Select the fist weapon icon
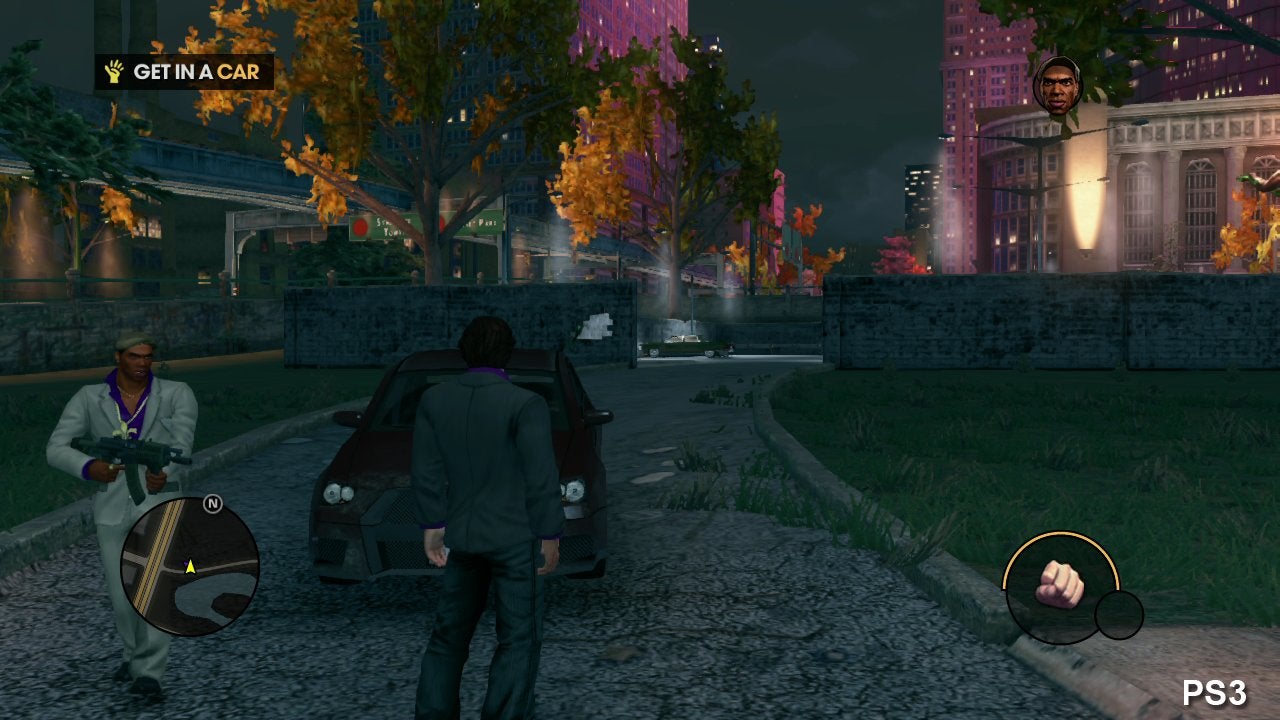Screen dimensions: 1280x720 pos(1060,586)
